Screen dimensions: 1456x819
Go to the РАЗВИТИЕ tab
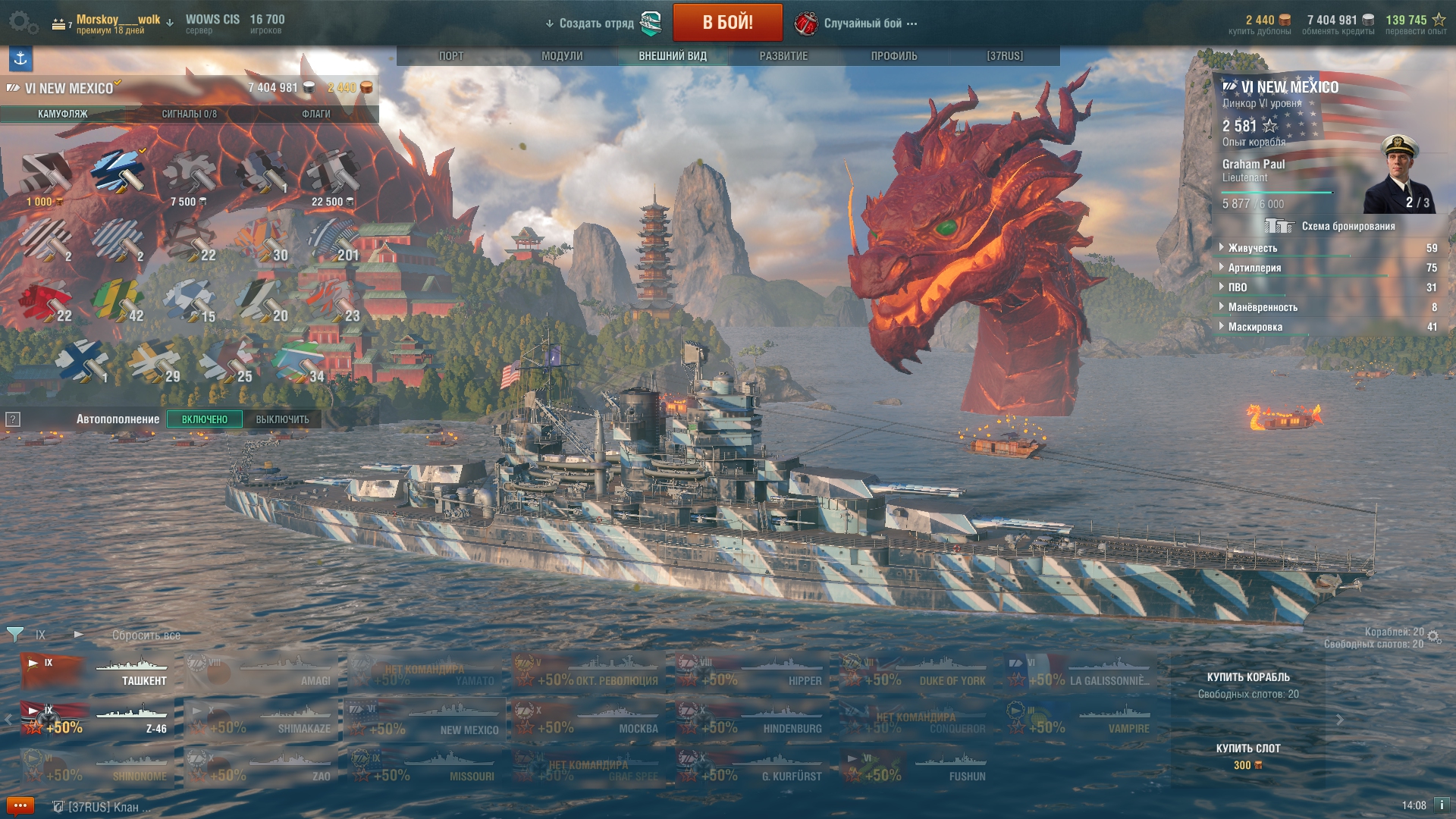[783, 56]
